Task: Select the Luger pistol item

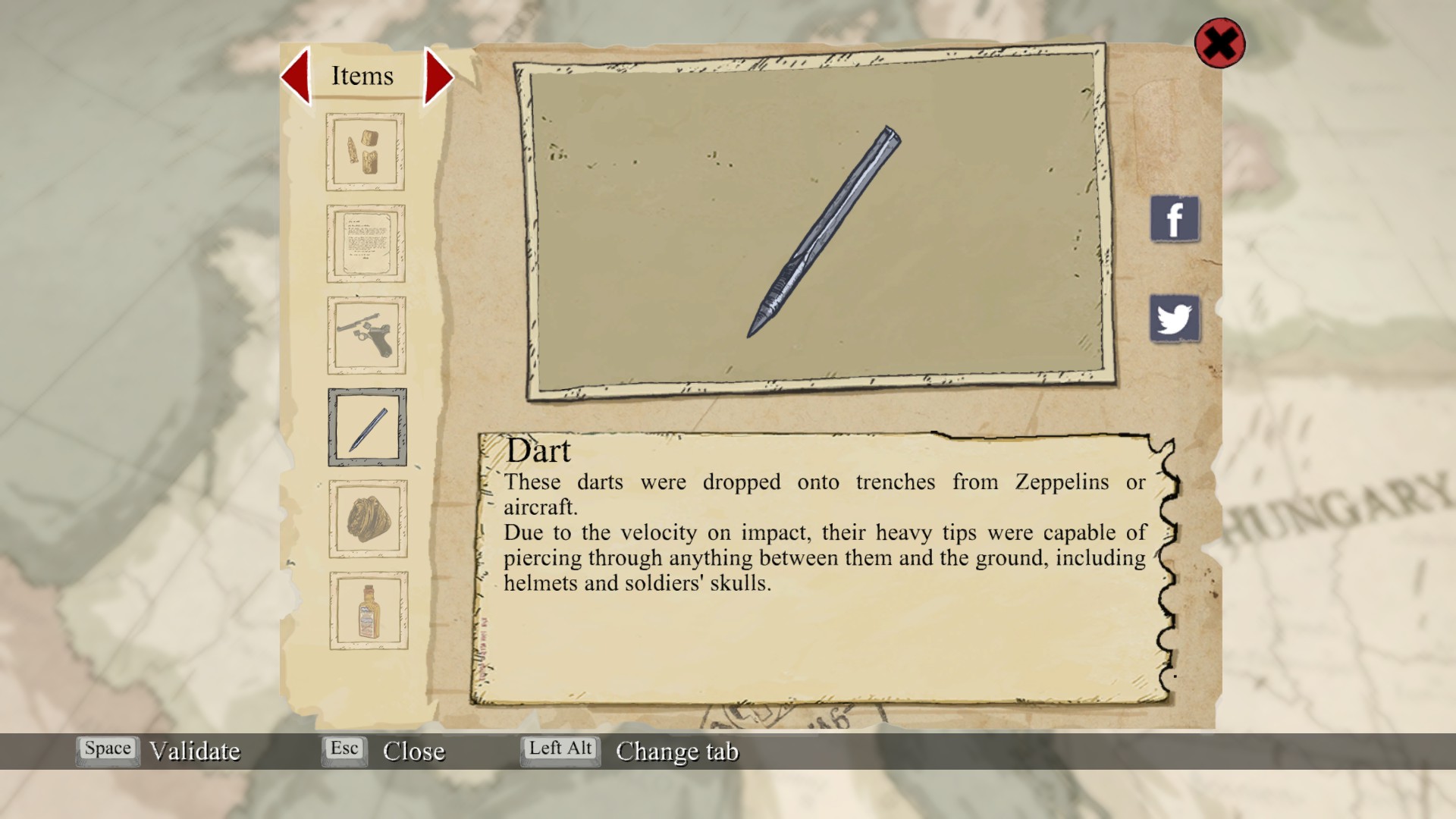Action: (366, 335)
